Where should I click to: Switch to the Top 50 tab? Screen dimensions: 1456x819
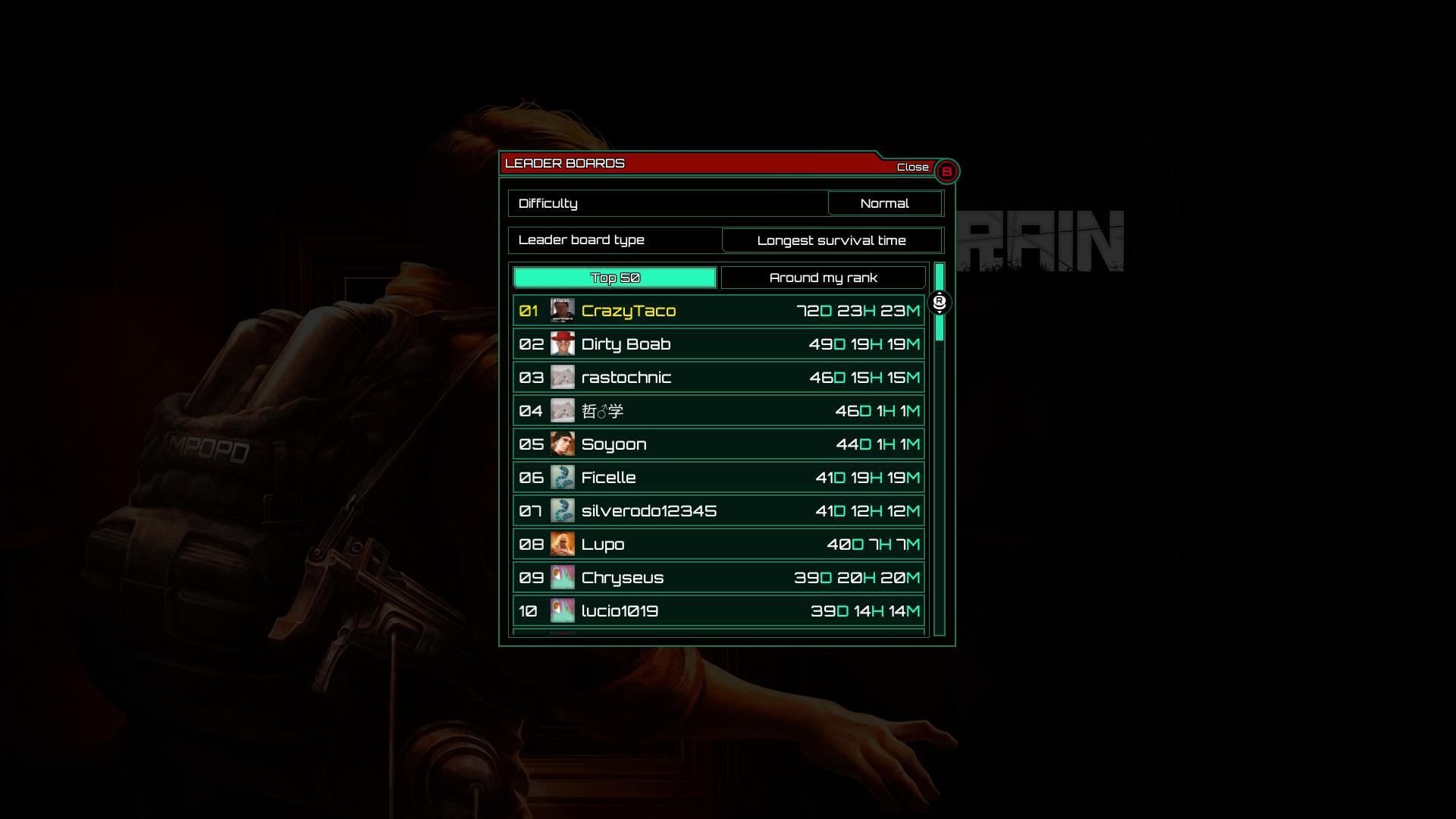[615, 278]
